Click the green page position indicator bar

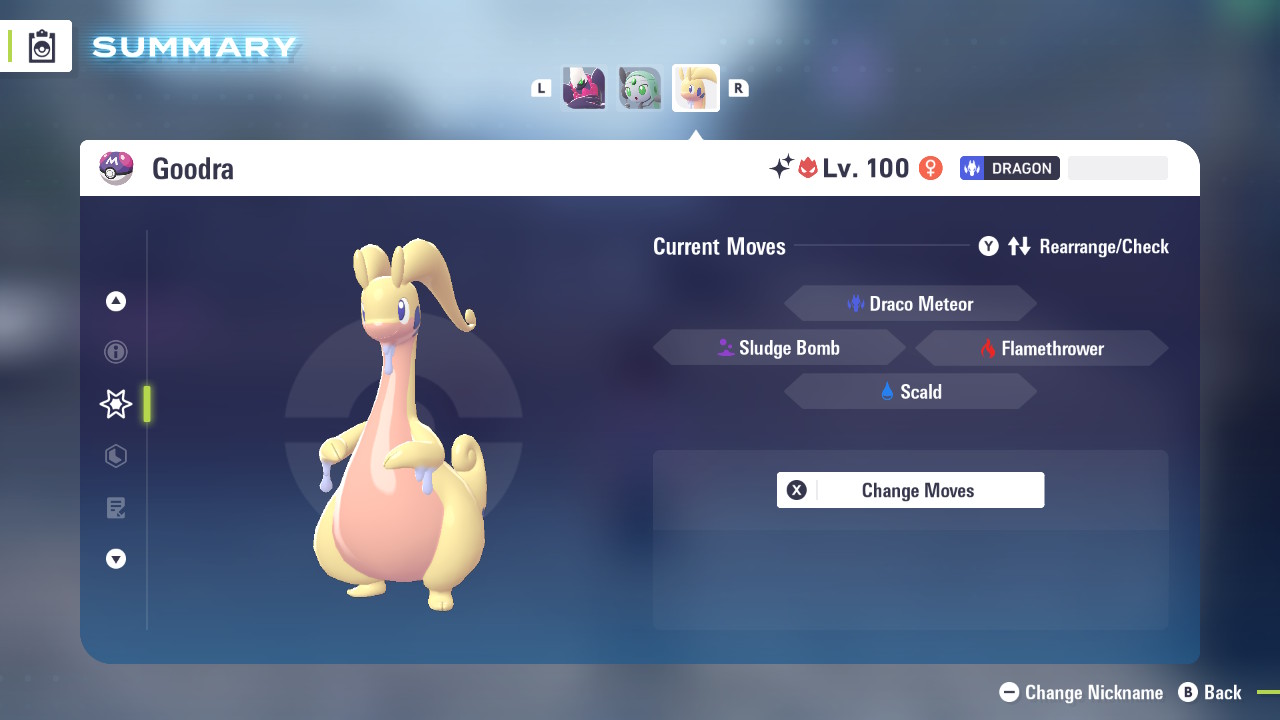[146, 404]
